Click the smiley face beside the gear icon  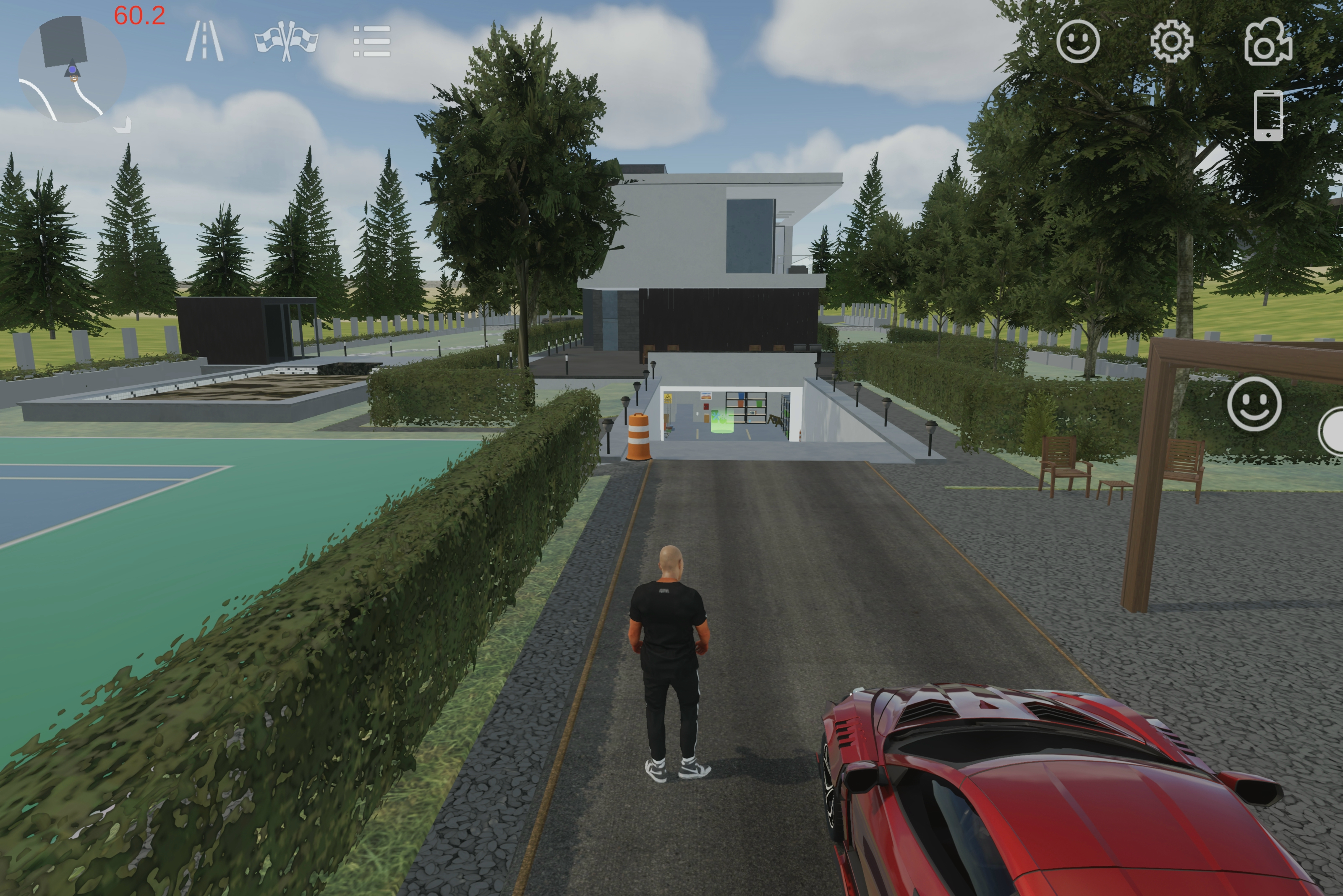click(x=1078, y=41)
